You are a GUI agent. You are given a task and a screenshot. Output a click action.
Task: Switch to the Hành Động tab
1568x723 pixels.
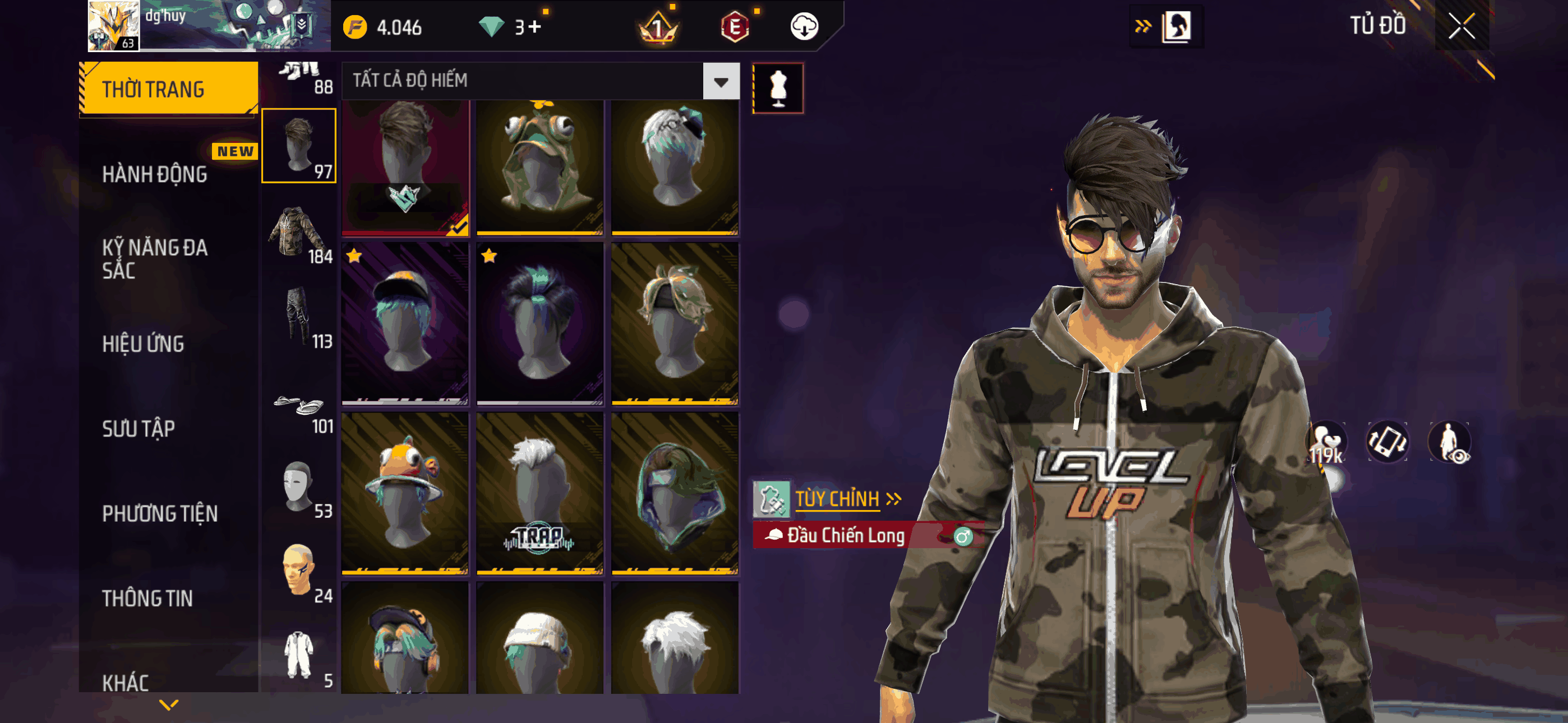(155, 174)
